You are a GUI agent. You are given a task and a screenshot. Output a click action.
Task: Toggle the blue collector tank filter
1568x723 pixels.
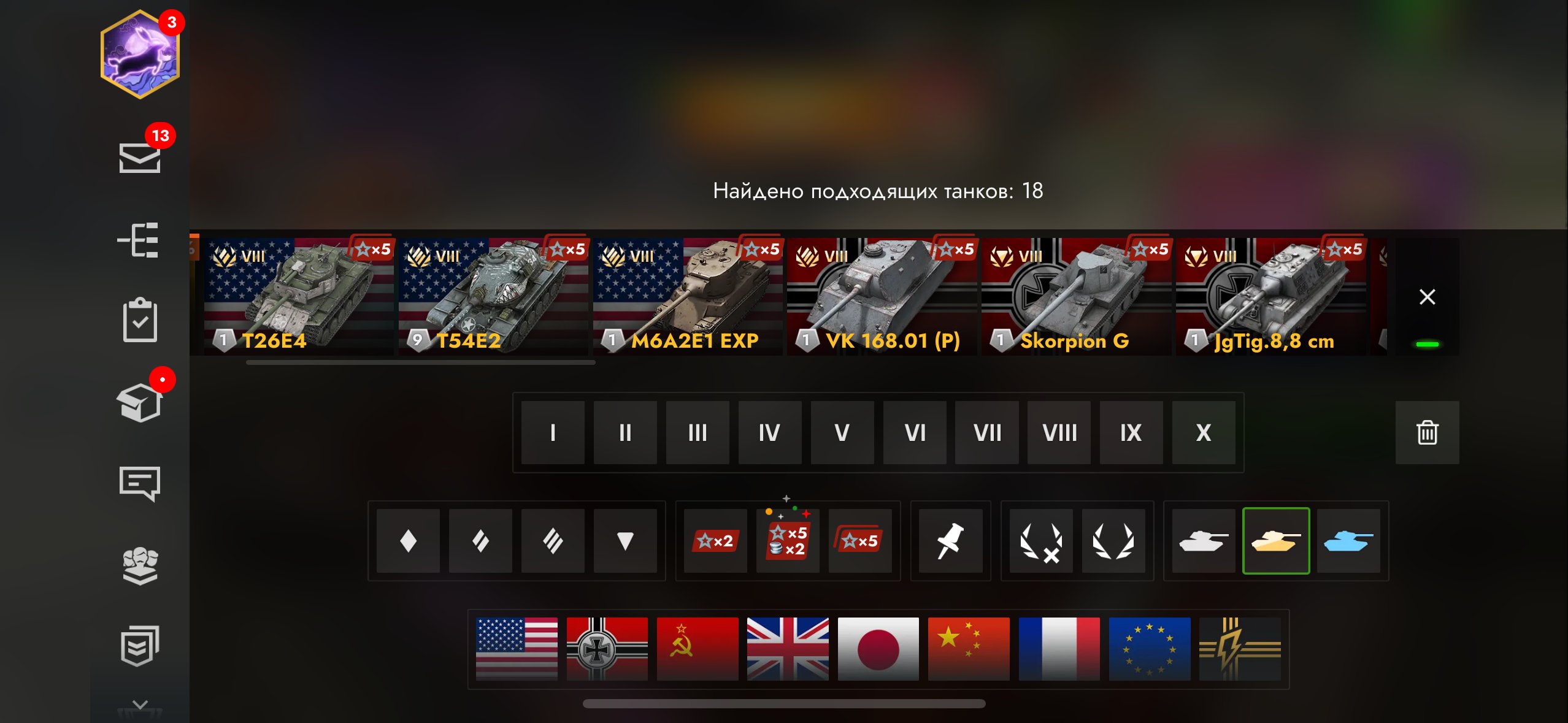click(x=1348, y=541)
